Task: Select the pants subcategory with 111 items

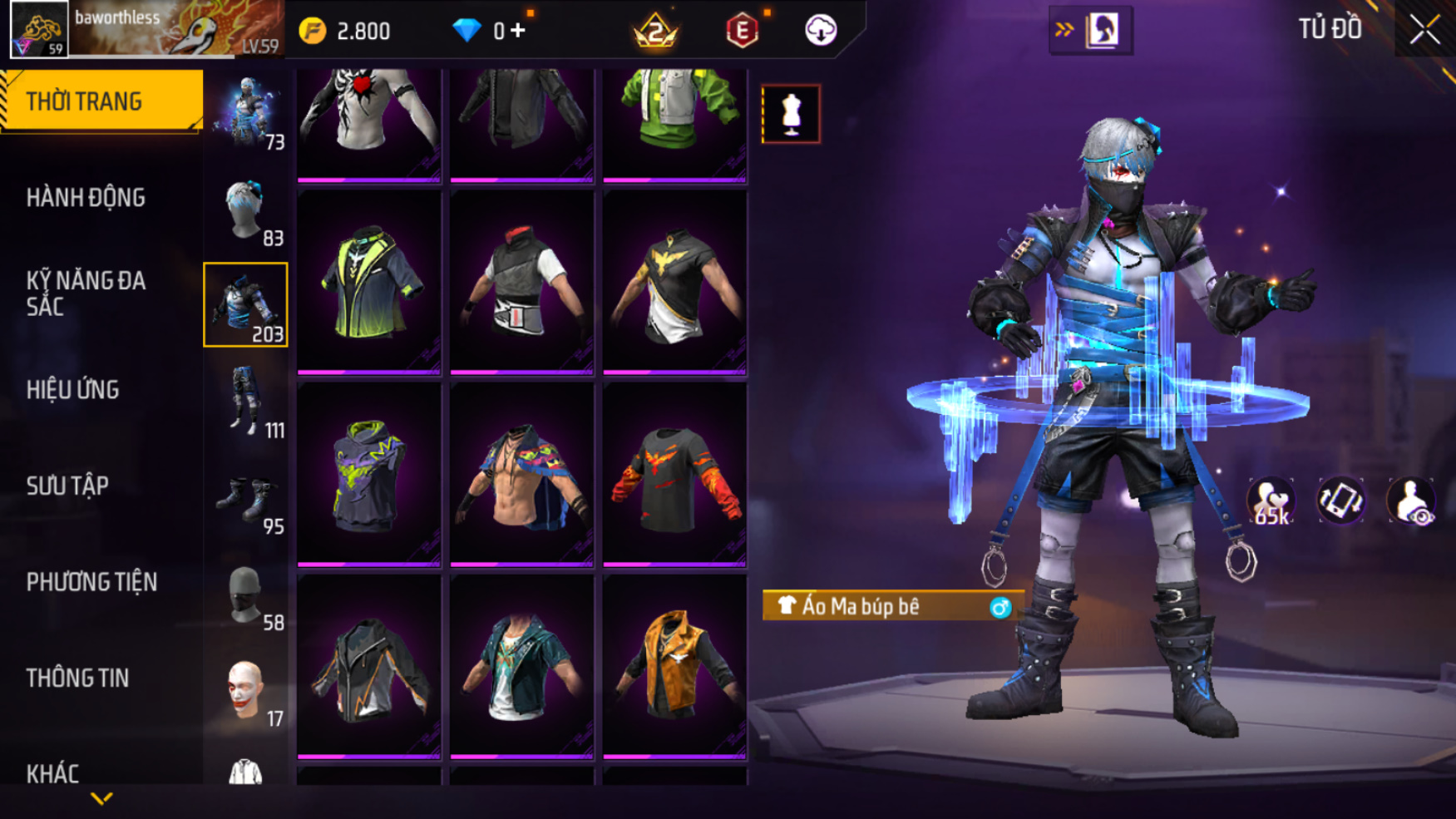Action: pyautogui.click(x=246, y=402)
